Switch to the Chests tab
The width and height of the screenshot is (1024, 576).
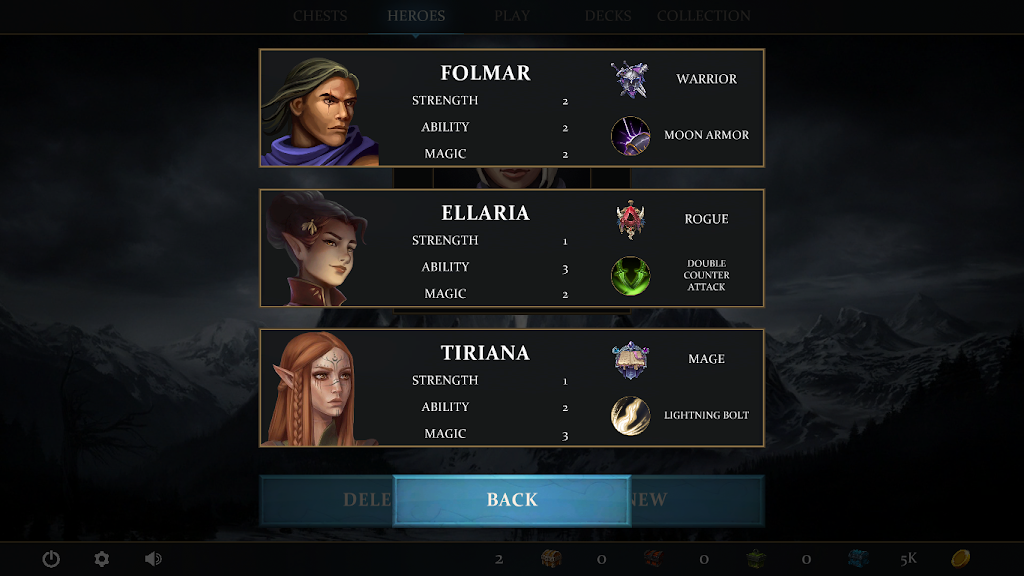(x=320, y=16)
